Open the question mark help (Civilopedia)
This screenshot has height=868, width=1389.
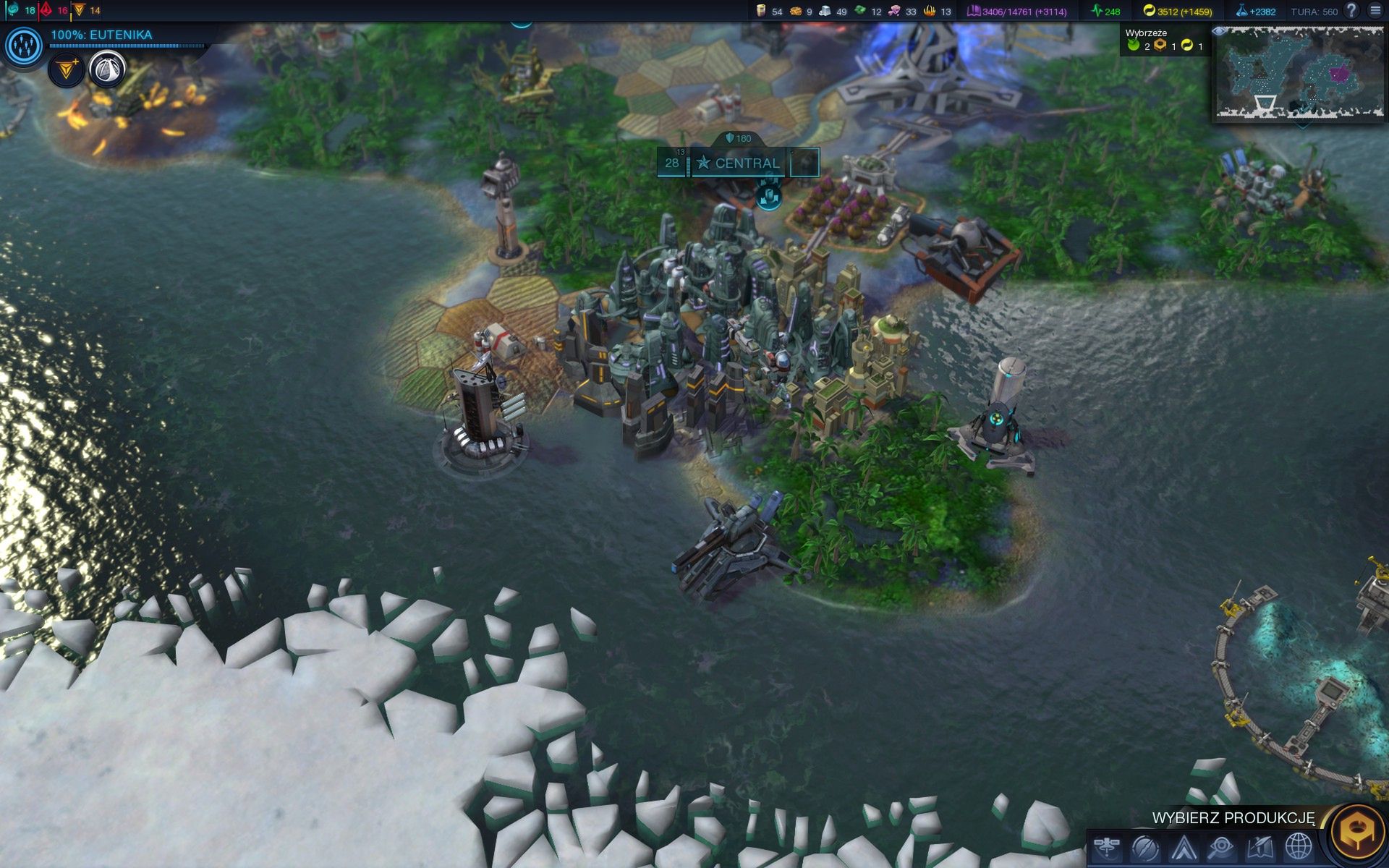[1350, 11]
